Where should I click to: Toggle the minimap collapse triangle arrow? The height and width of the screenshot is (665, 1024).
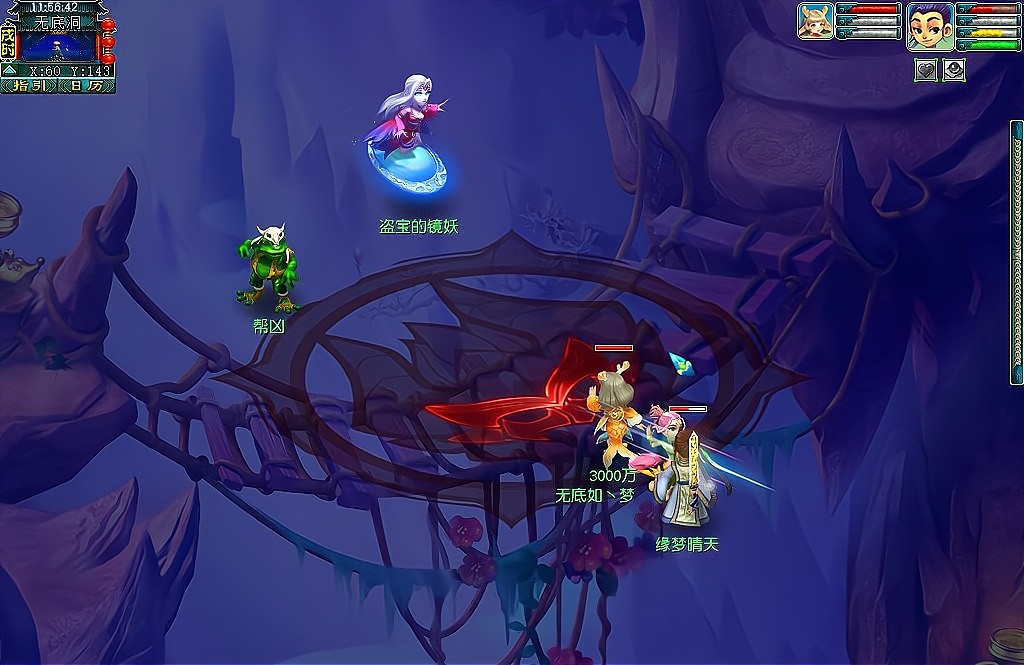pos(8,70)
